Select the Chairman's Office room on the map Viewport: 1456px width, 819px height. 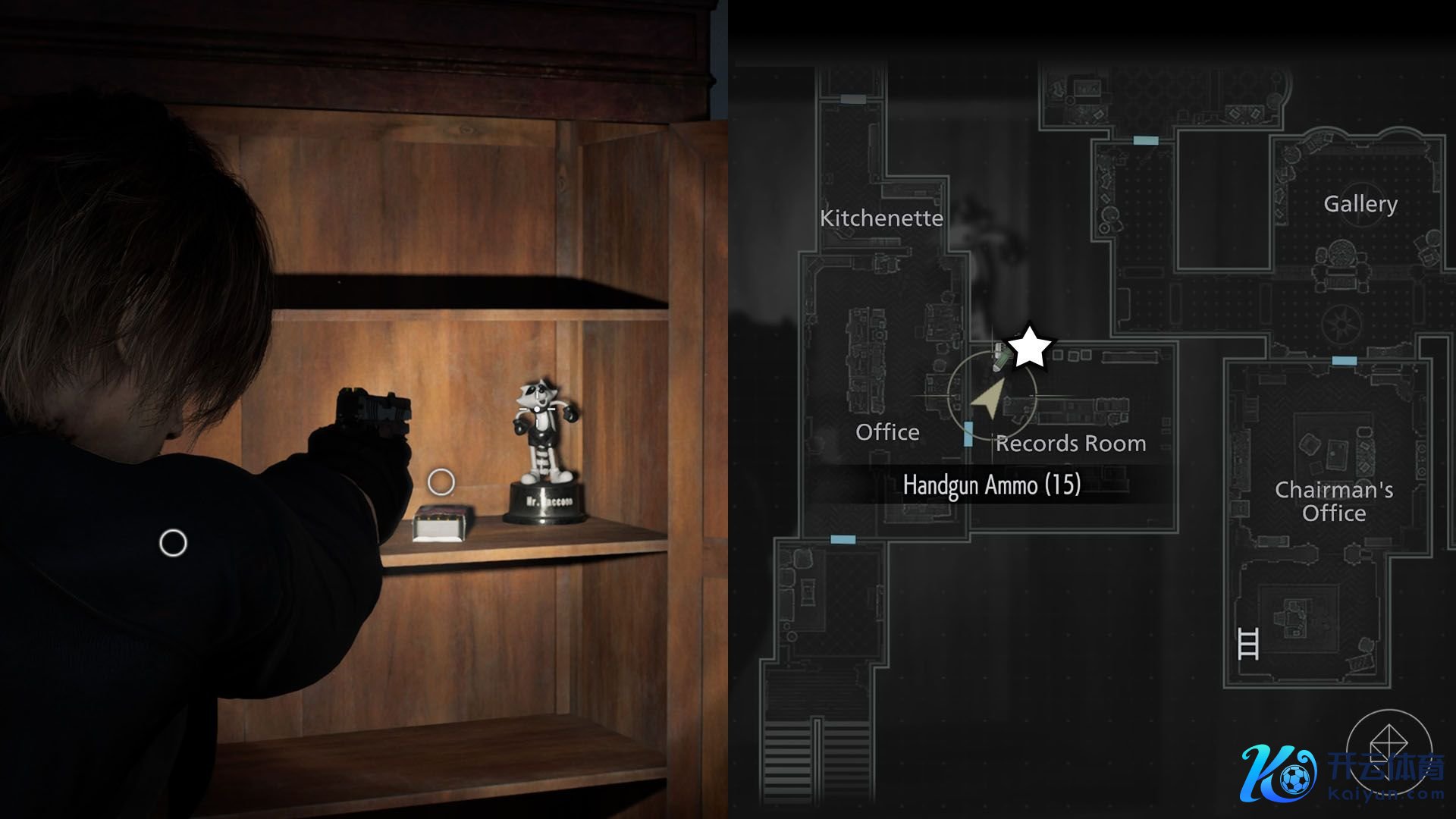point(1333,501)
